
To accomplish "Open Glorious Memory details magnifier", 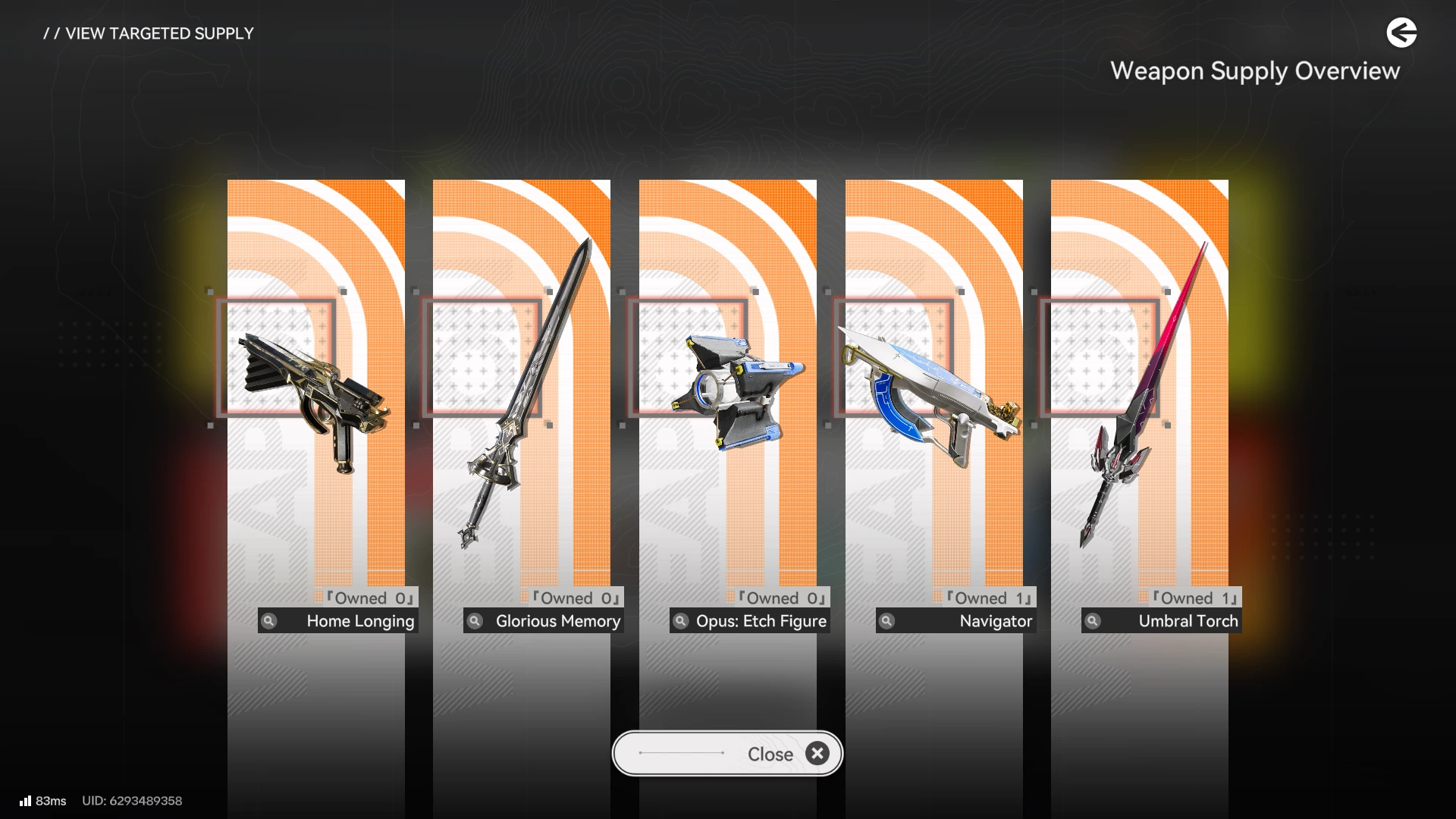I will (475, 621).
